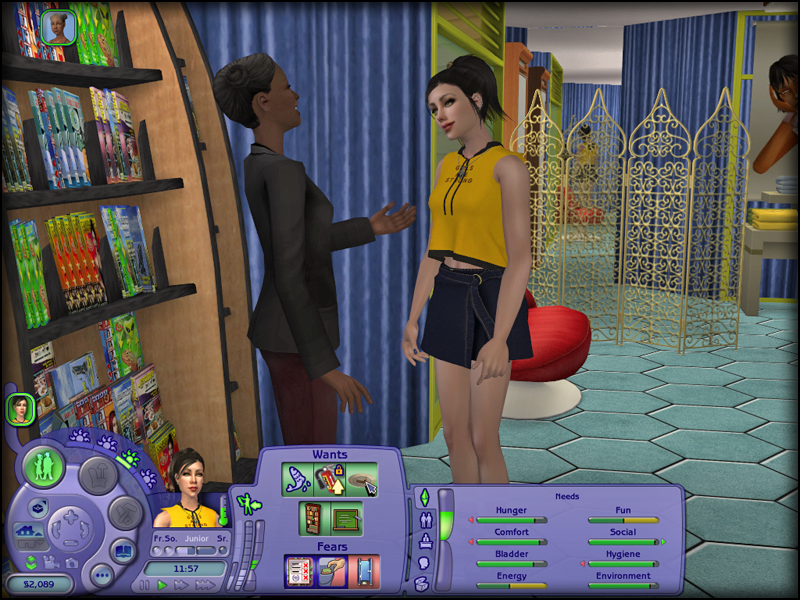Screen dimensions: 800x600
Task: Open the Inventory tab with open box icon
Action: coord(423,586)
